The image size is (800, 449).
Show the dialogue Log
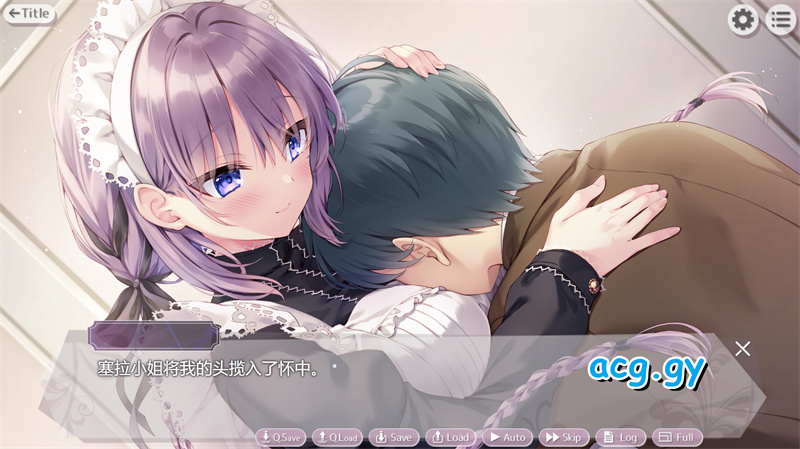click(620, 437)
